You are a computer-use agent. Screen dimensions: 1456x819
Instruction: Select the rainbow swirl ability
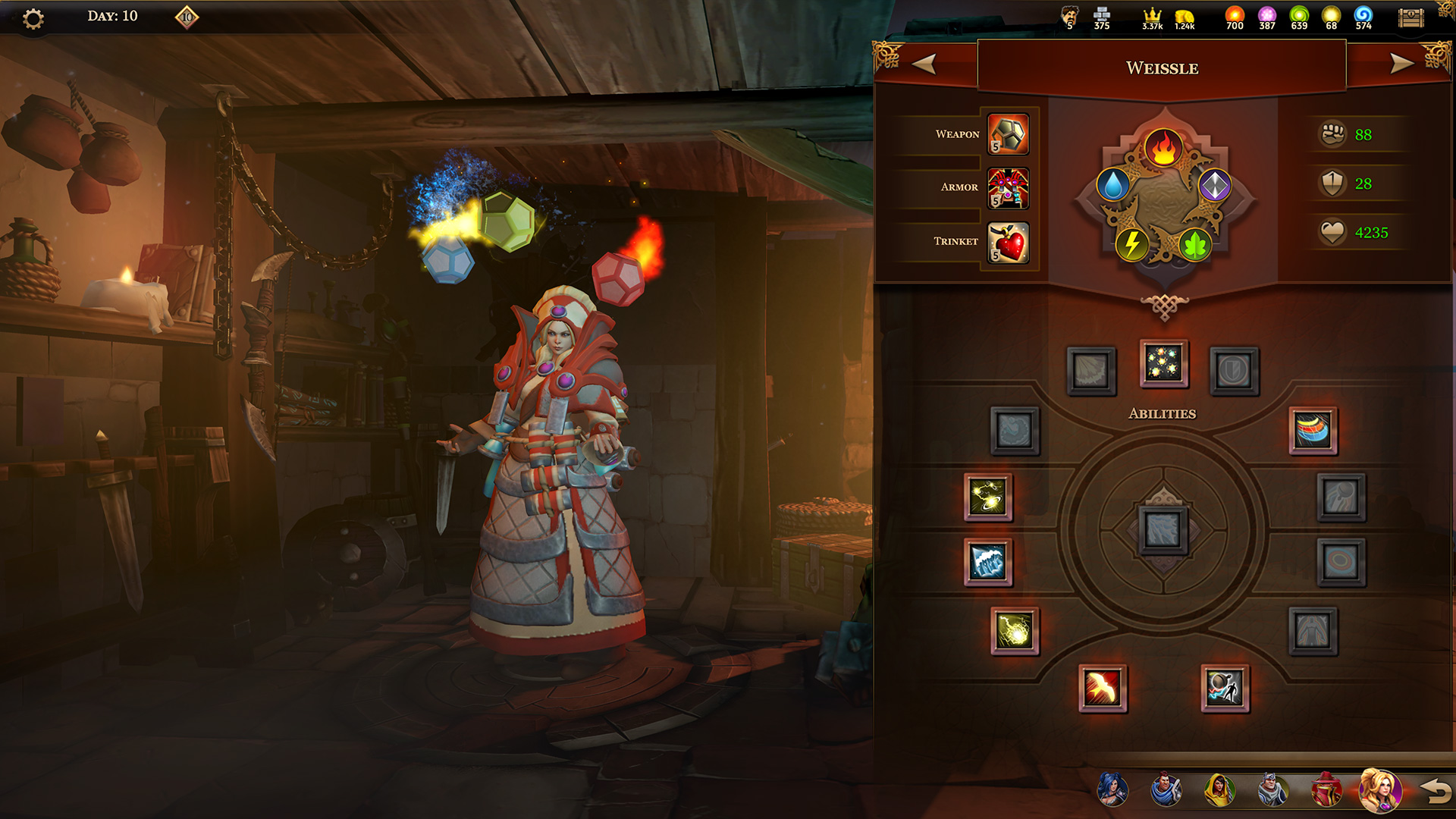coord(1313,430)
